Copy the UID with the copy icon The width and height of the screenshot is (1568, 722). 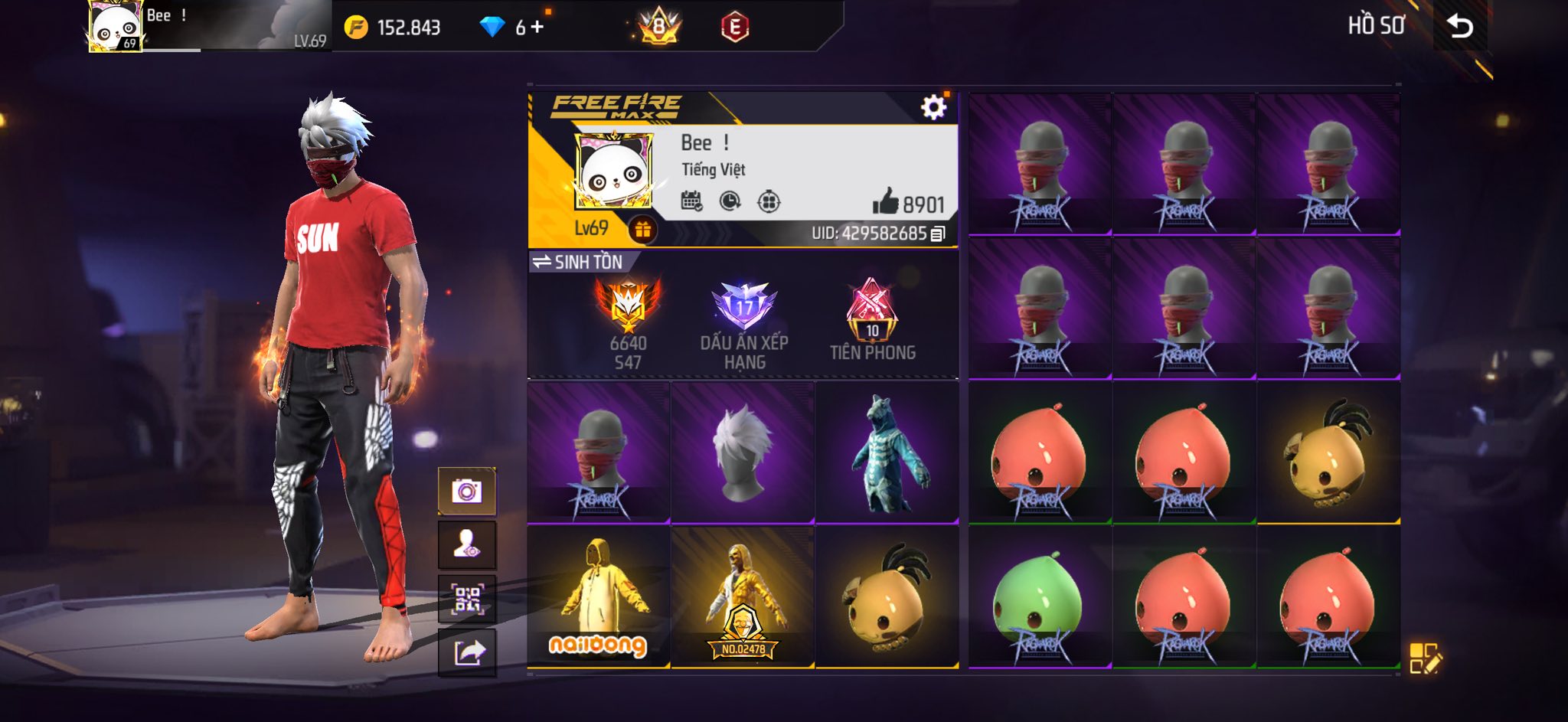[938, 234]
